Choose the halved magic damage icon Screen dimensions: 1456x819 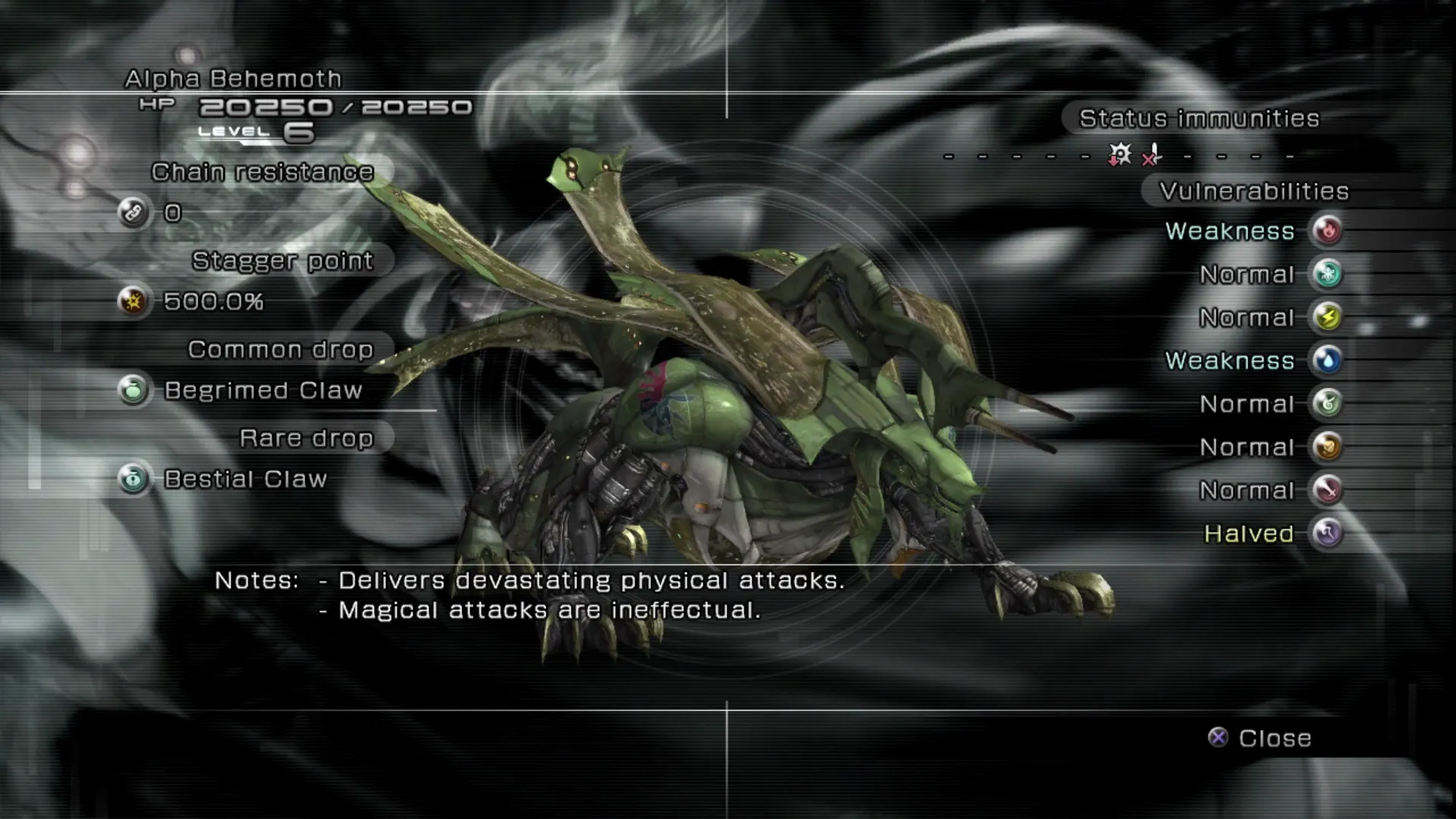[x=1327, y=533]
